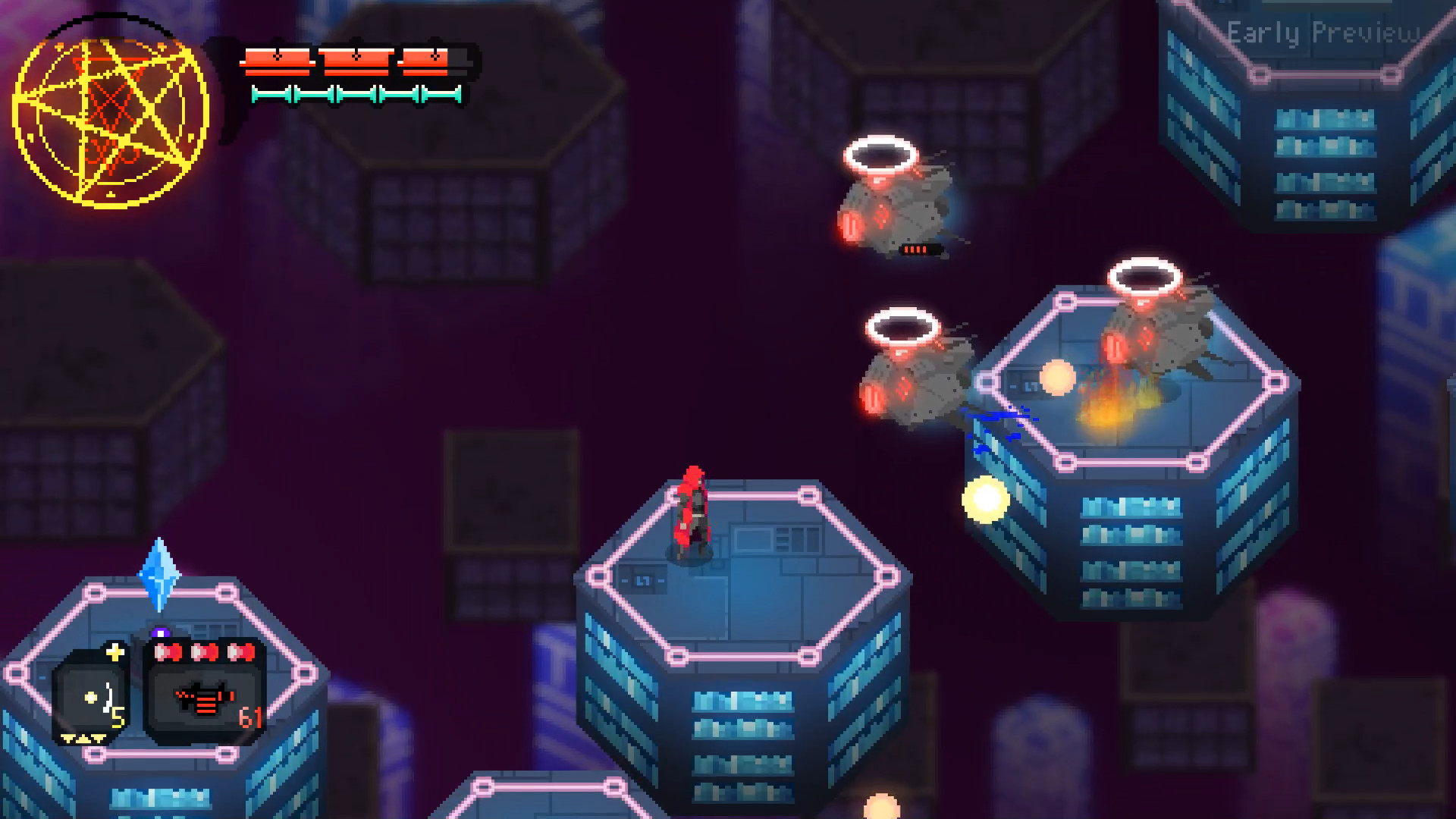Click the first red grenade pip above the gun slot
This screenshot has width=1456, height=819.
[x=170, y=652]
